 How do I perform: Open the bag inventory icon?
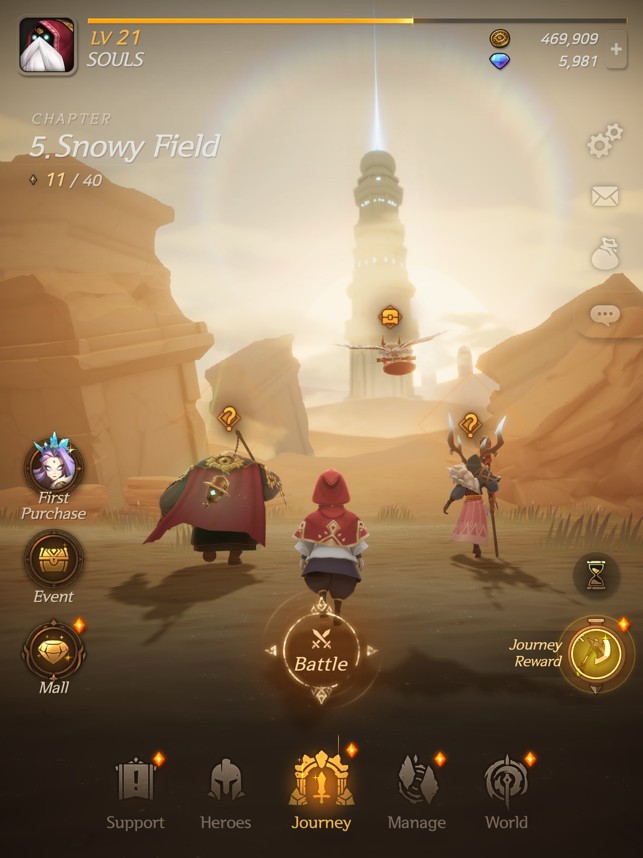tap(604, 255)
